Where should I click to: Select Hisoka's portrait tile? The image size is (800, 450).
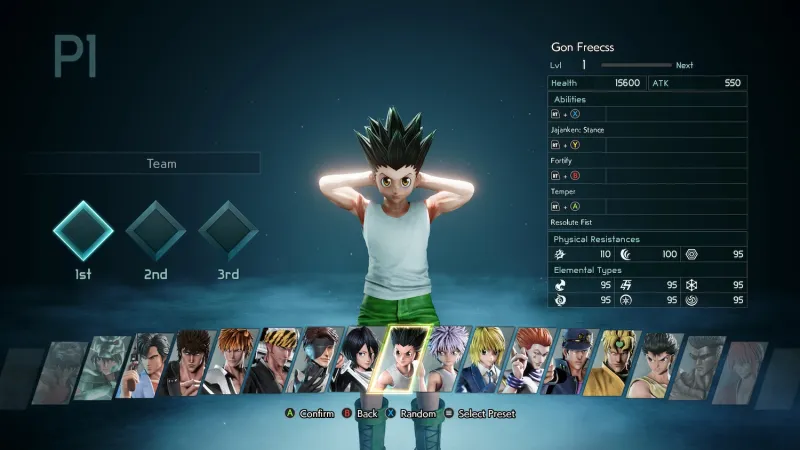[528, 360]
